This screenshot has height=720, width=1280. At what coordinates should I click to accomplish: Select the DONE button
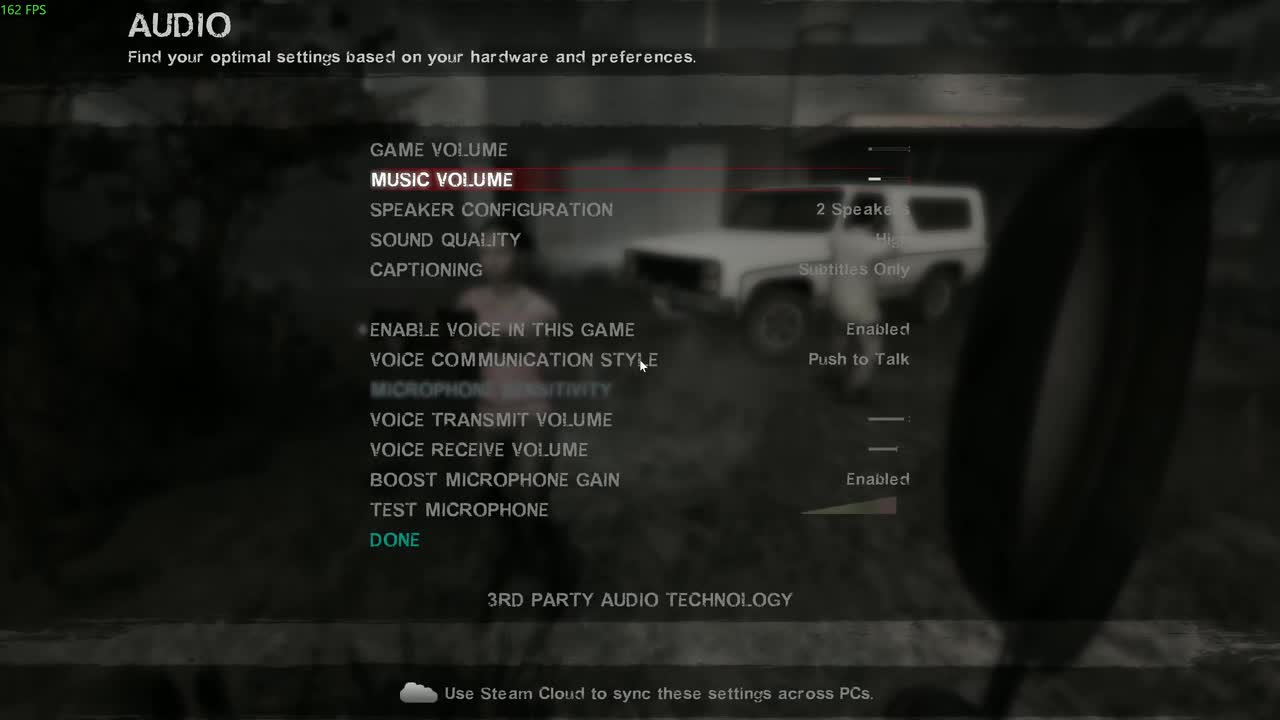click(394, 540)
